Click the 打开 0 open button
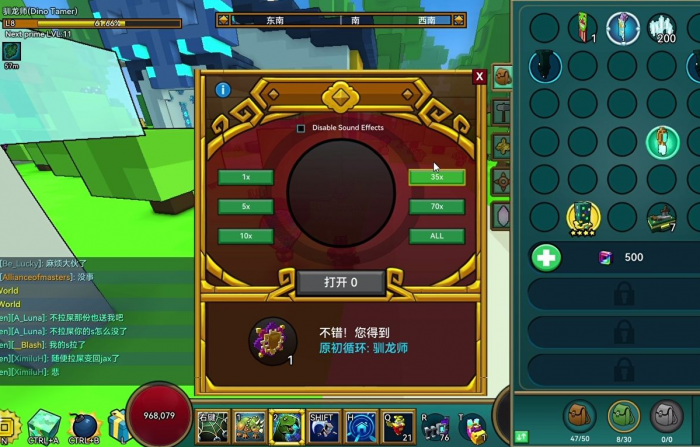This screenshot has width=700, height=447. click(340, 283)
